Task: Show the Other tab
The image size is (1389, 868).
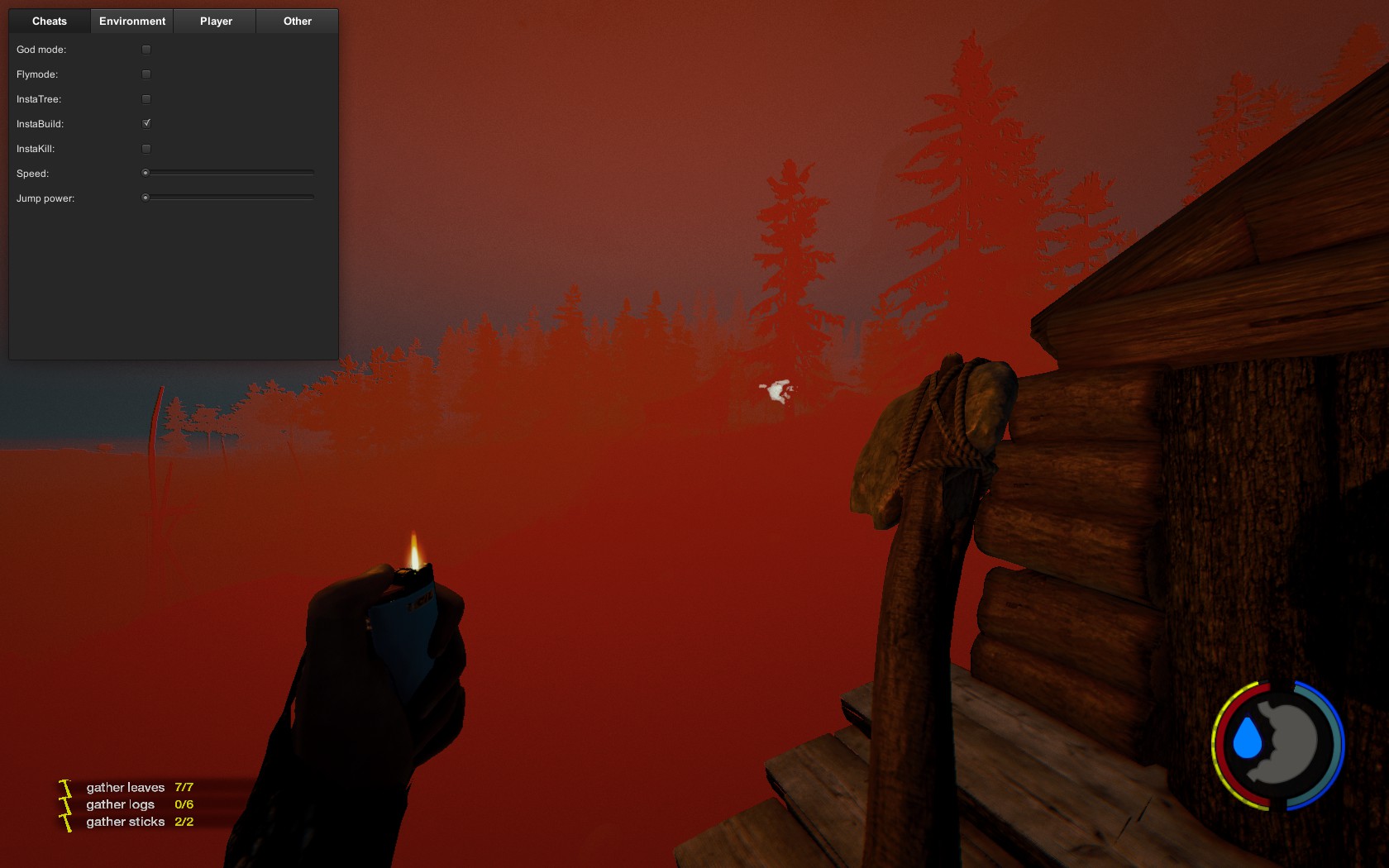Action: click(298, 21)
